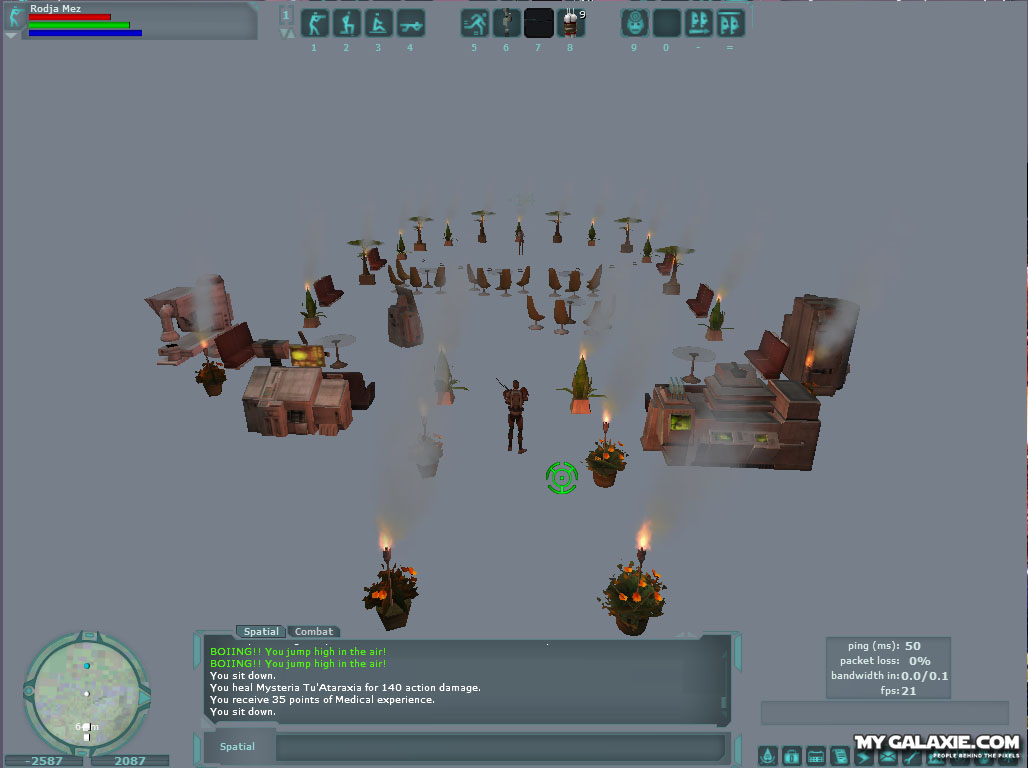Switch to the Combat chat tab
This screenshot has width=1028, height=768.
tap(314, 632)
